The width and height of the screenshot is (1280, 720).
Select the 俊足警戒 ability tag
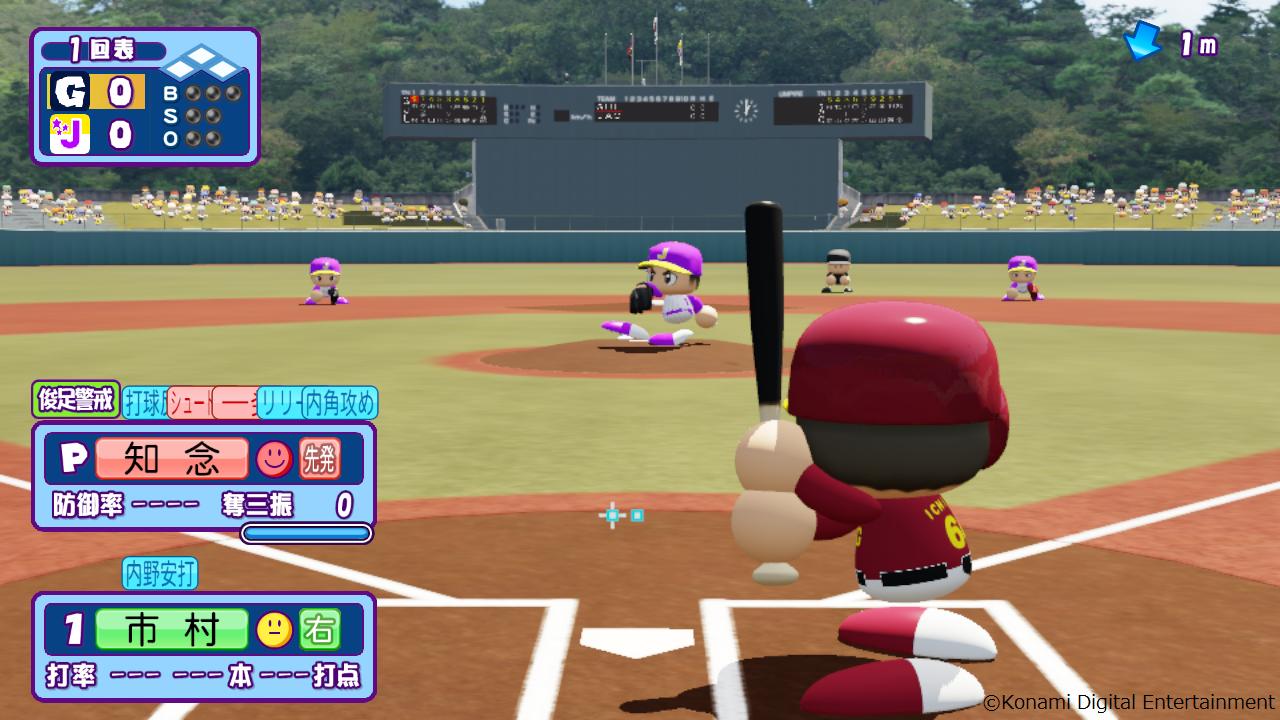click(76, 400)
